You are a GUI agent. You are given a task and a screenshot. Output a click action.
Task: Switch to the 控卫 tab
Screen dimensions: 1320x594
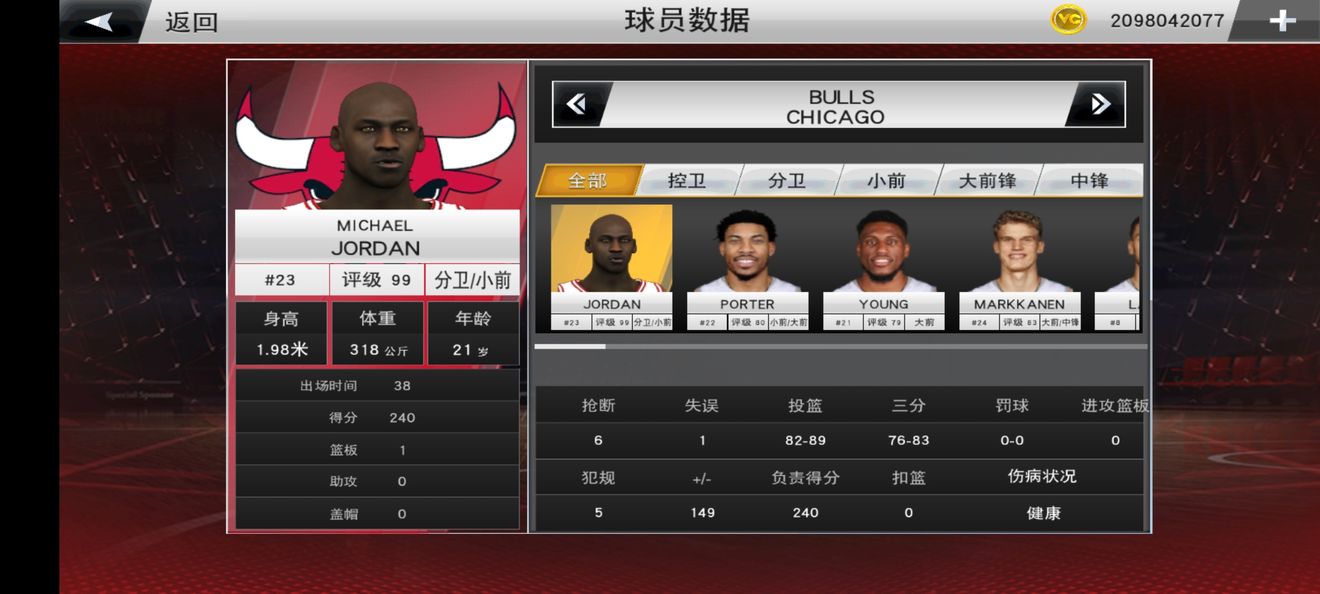[x=687, y=181]
